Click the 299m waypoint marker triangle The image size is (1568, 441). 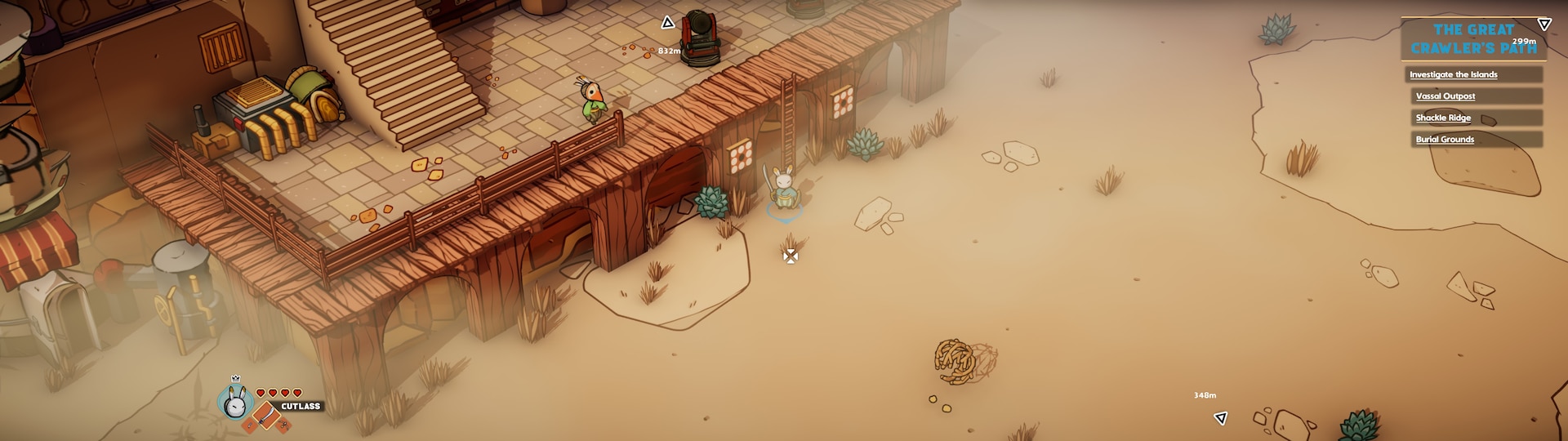[1543, 24]
